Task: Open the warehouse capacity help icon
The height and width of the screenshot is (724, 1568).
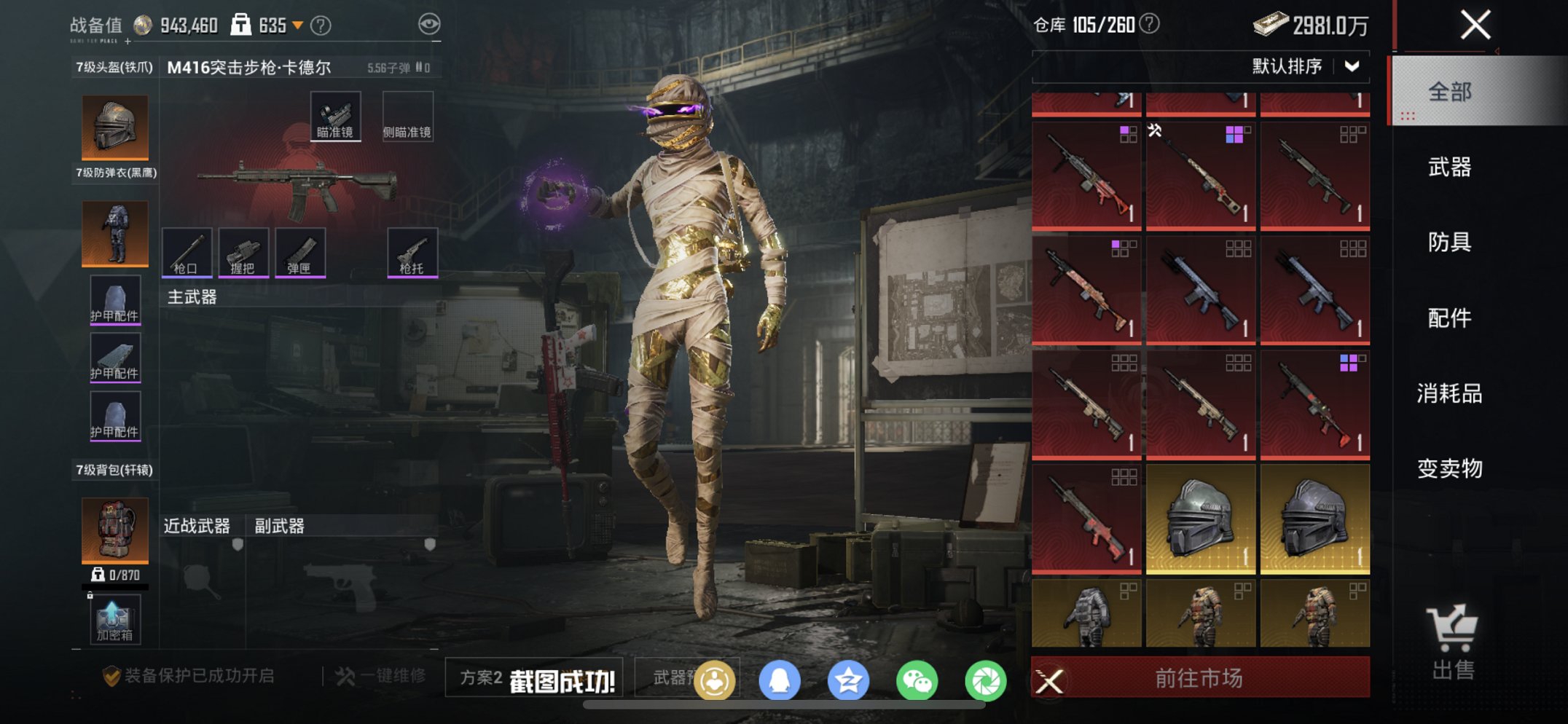Action: (1149, 25)
